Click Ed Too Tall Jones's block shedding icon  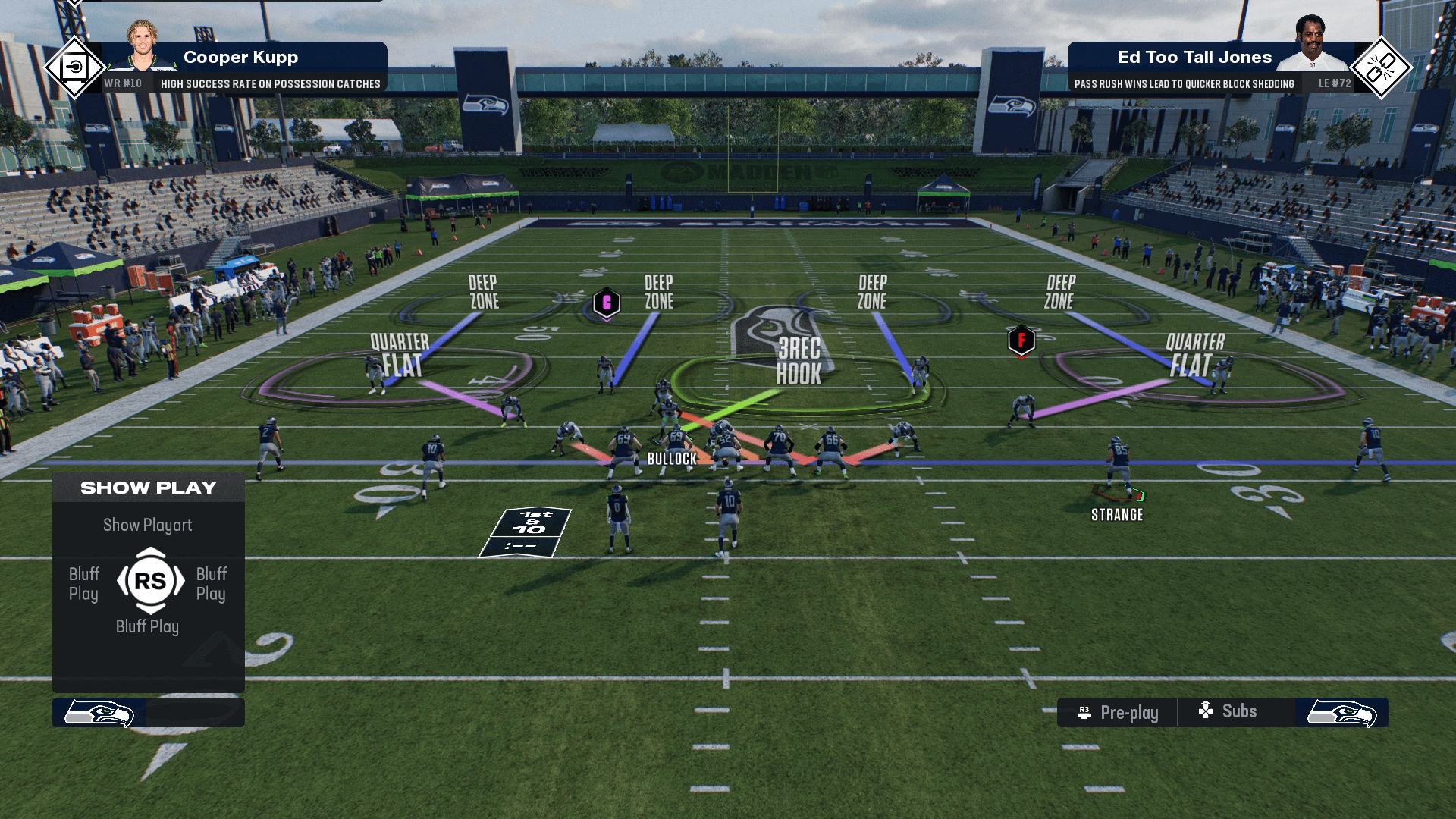point(1381,68)
